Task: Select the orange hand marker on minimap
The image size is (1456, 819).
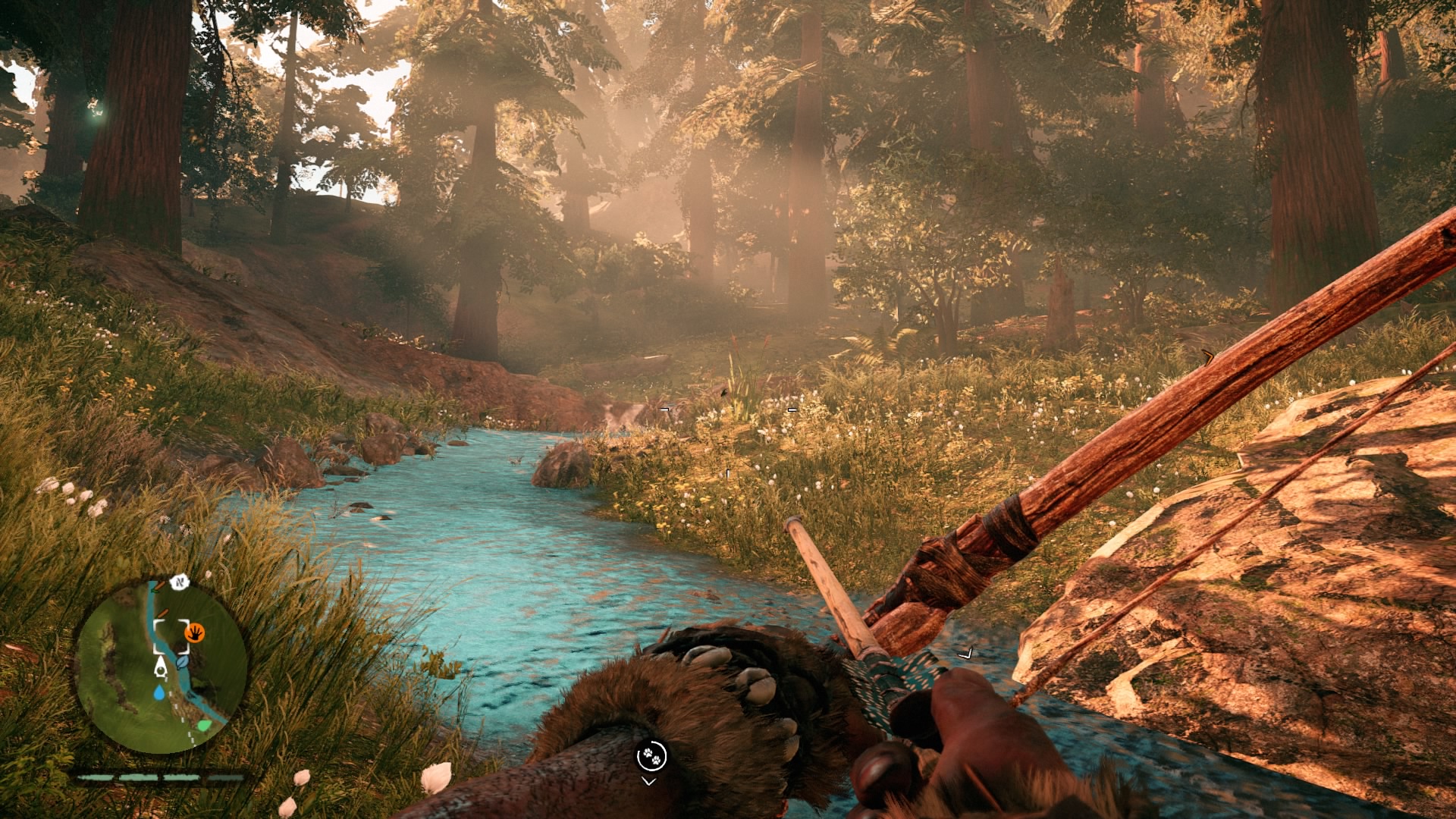Action: point(195,632)
